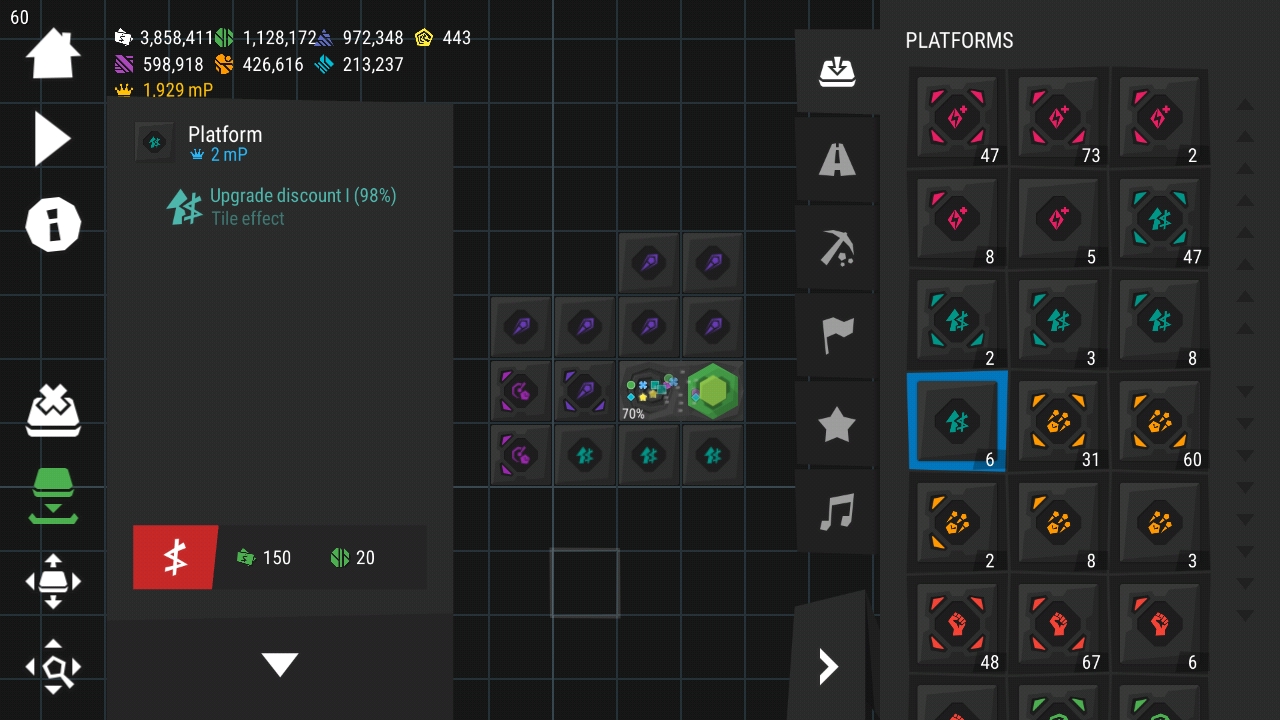This screenshot has width=1280, height=720.
Task: Open the pickaxe sources tab
Action: tap(836, 246)
